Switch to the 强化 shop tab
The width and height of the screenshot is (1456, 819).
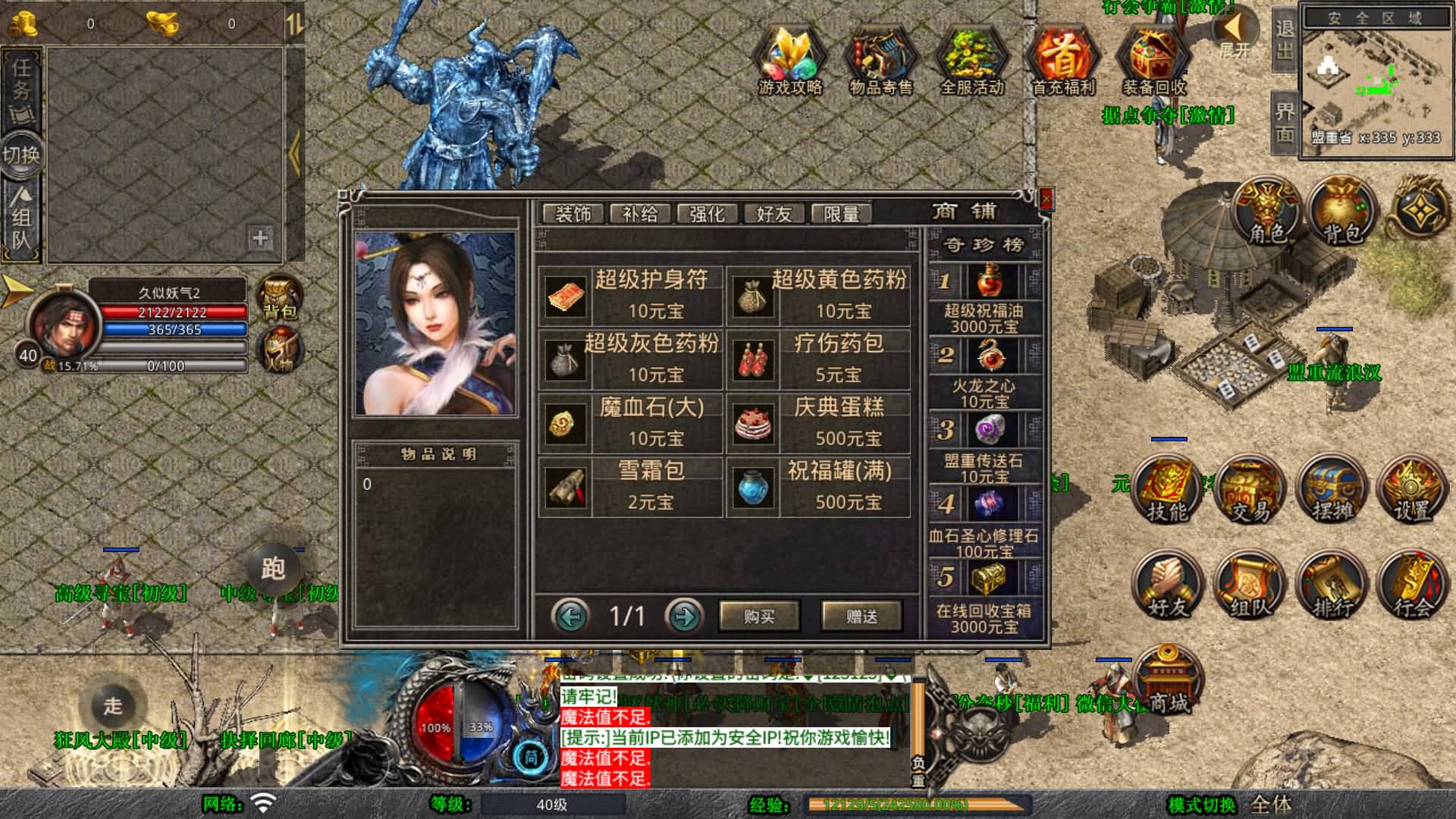tap(706, 214)
